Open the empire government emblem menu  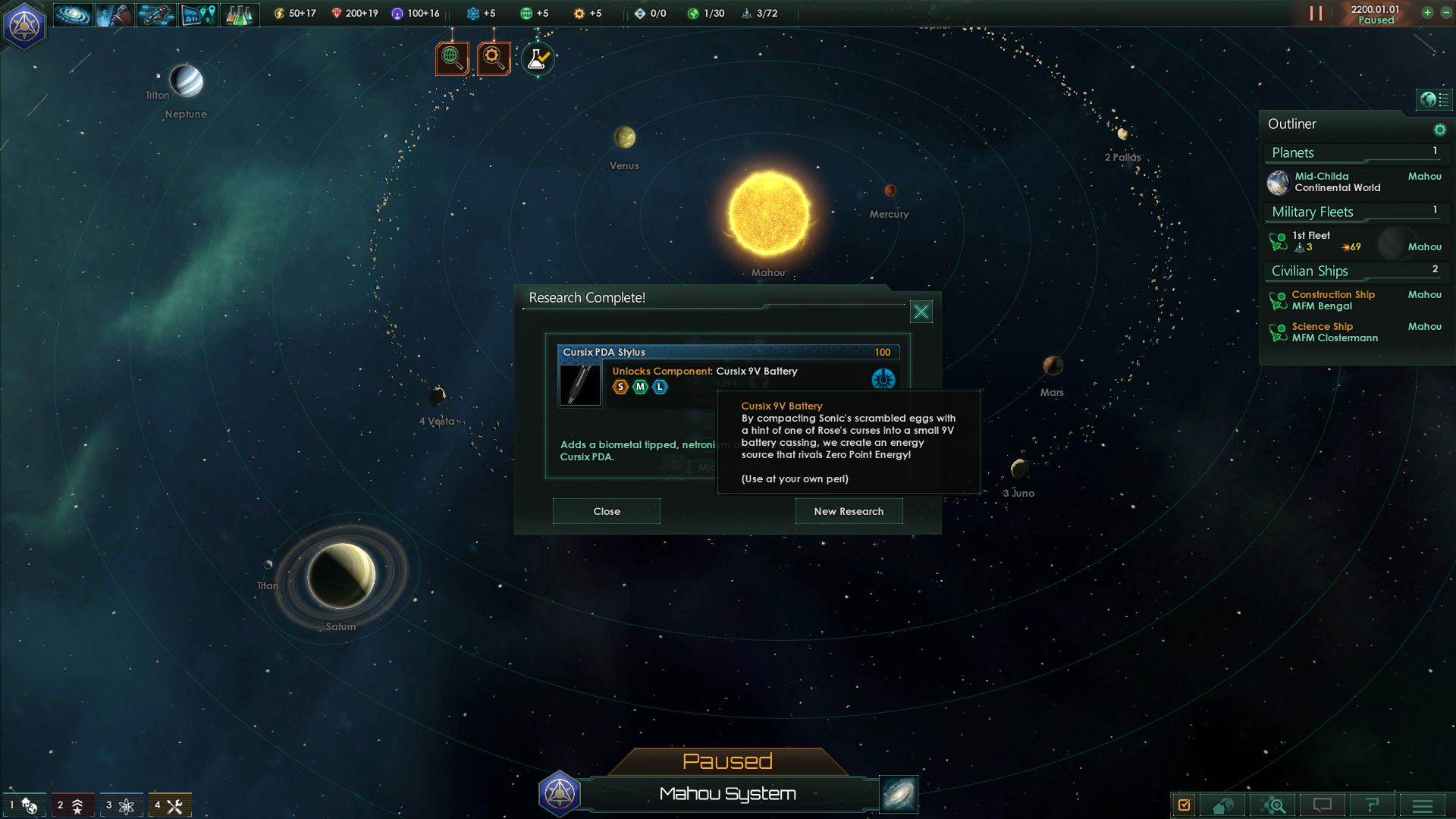[x=24, y=25]
